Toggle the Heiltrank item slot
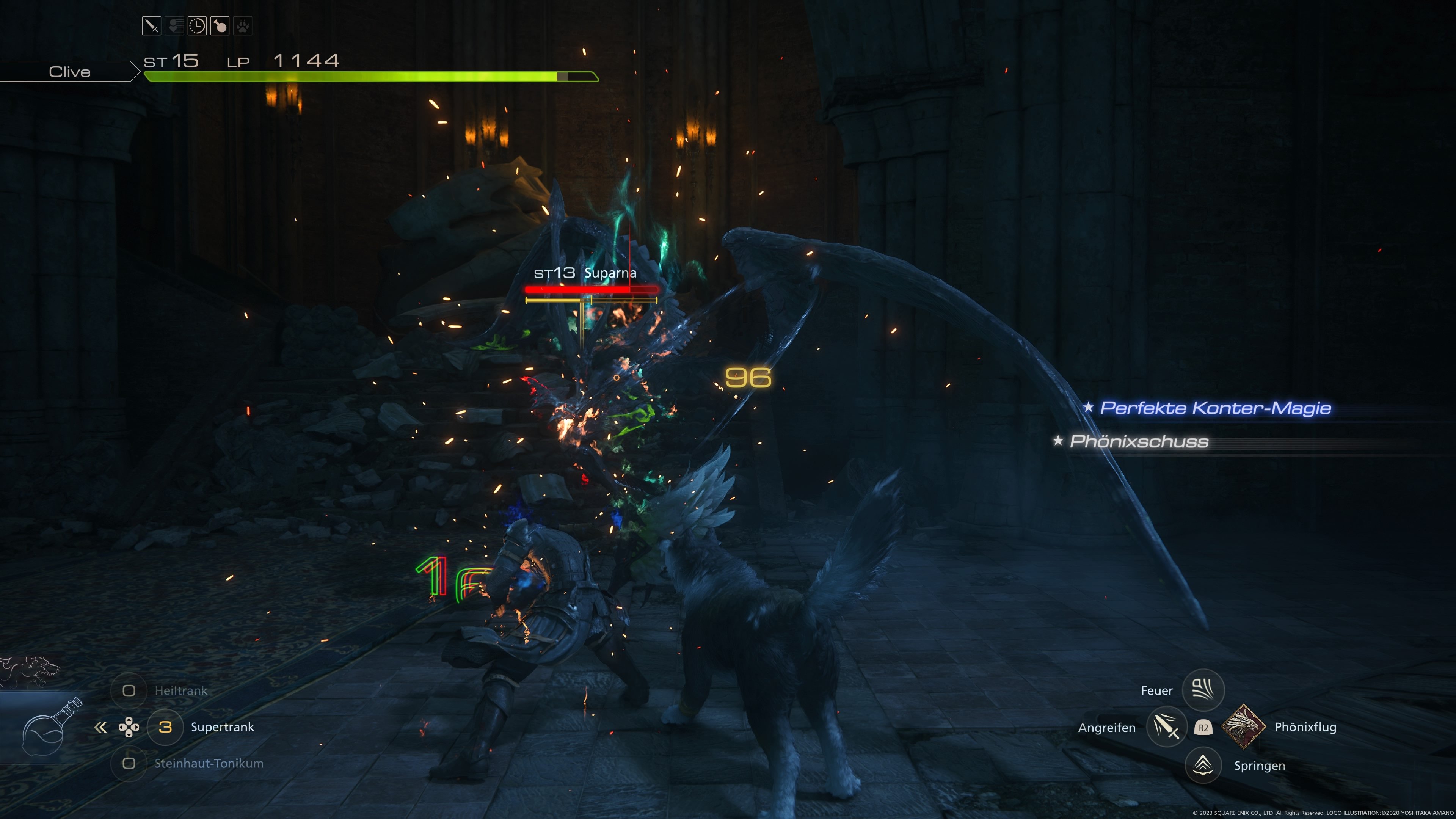 click(129, 690)
